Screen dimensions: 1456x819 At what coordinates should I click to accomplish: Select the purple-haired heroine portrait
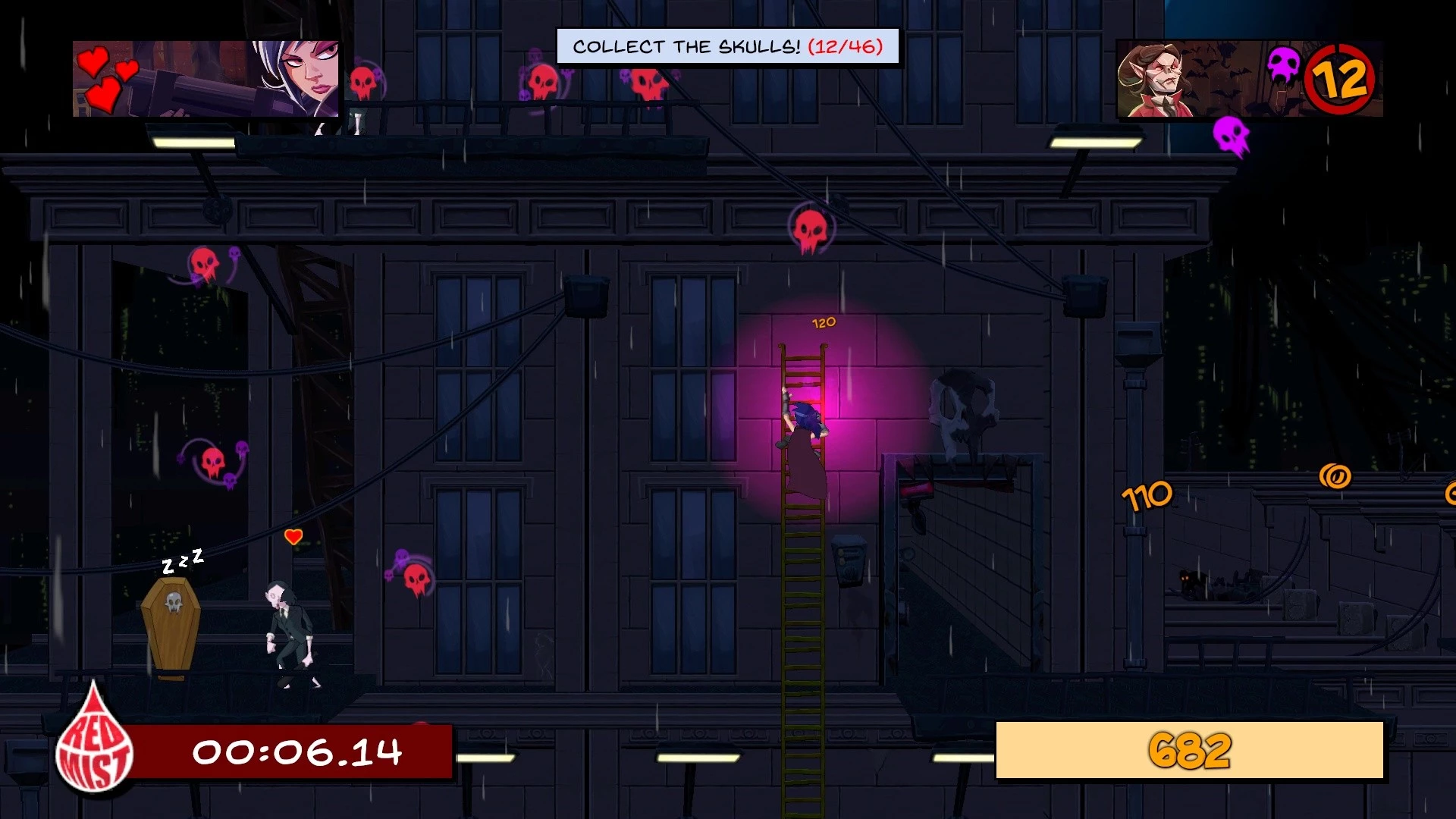click(297, 77)
